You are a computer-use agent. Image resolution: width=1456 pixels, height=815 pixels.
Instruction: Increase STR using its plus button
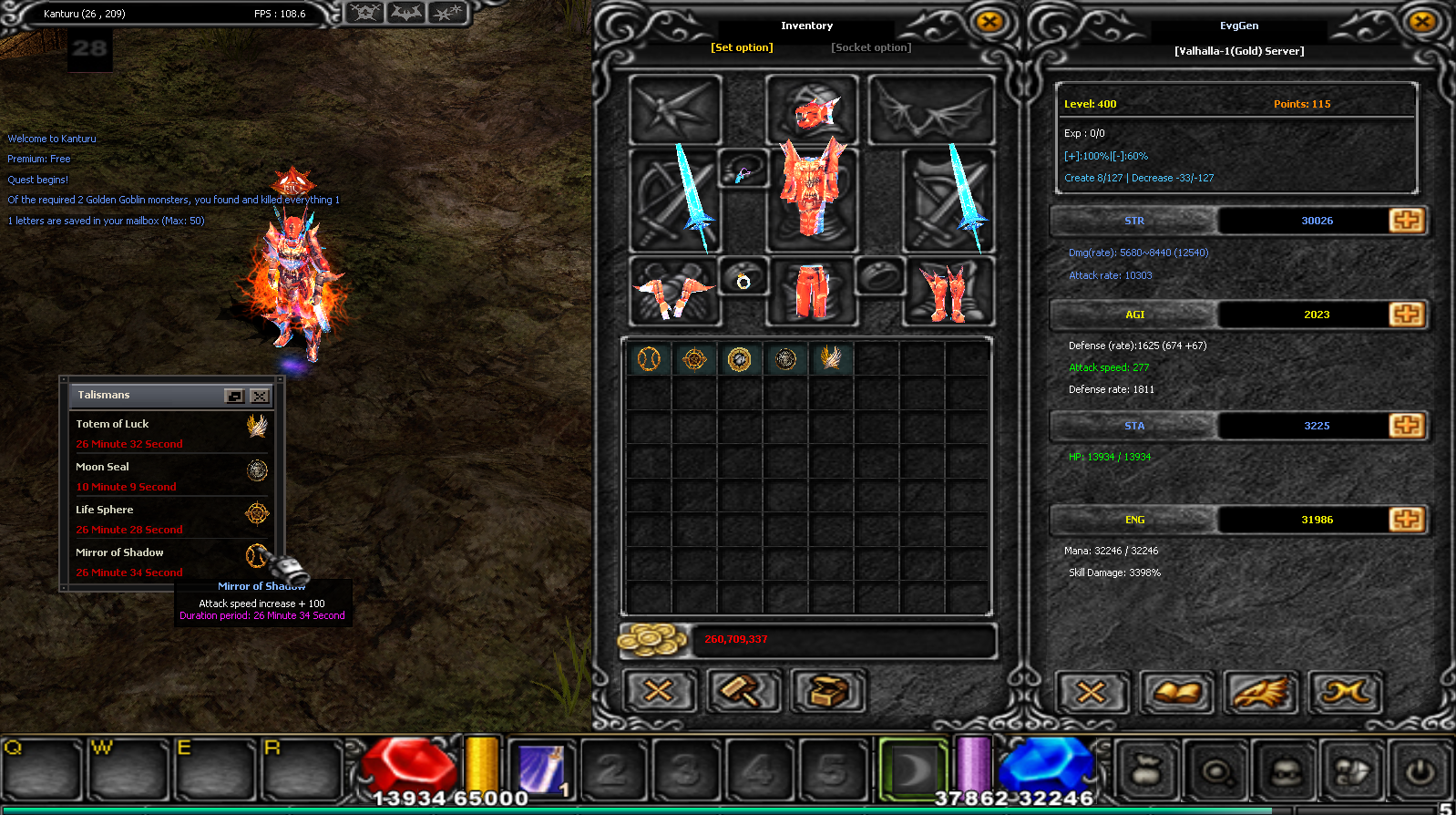pos(1407,220)
